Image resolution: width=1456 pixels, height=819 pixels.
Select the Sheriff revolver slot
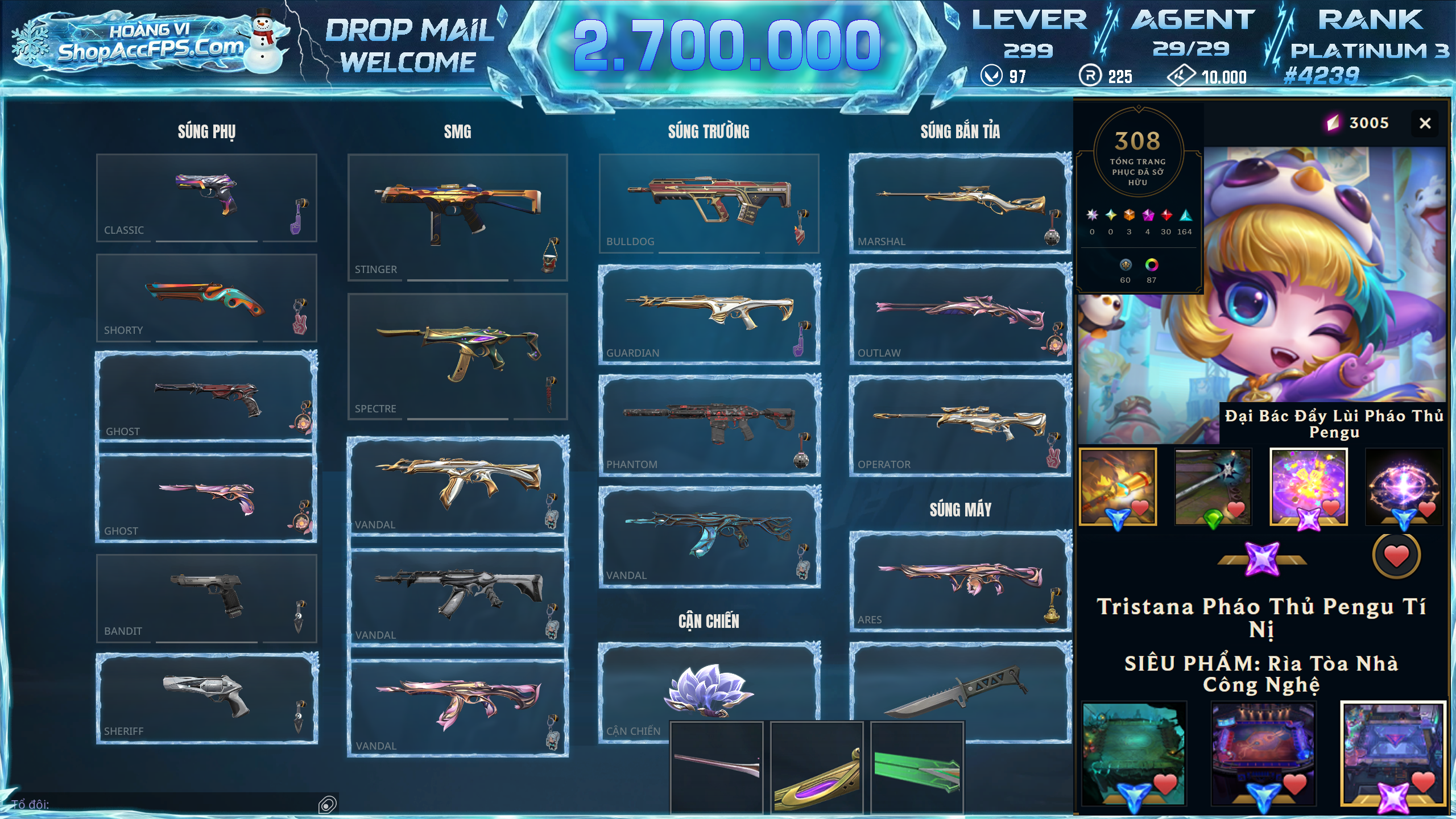206,698
